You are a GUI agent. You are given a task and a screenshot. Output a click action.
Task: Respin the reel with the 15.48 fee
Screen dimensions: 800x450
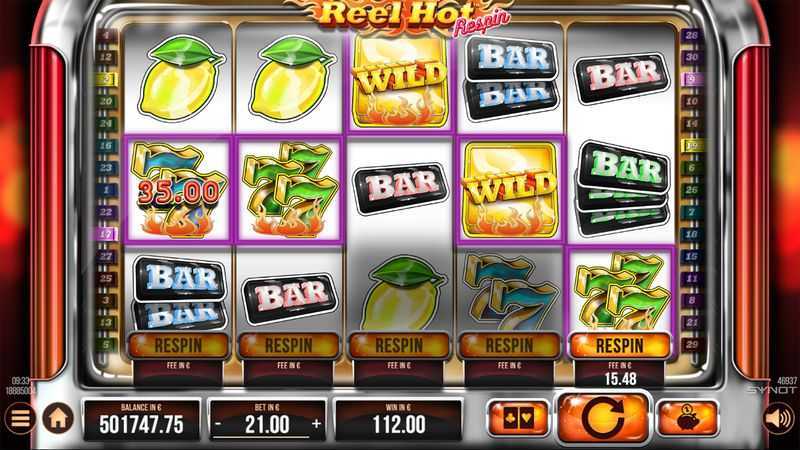(x=620, y=345)
